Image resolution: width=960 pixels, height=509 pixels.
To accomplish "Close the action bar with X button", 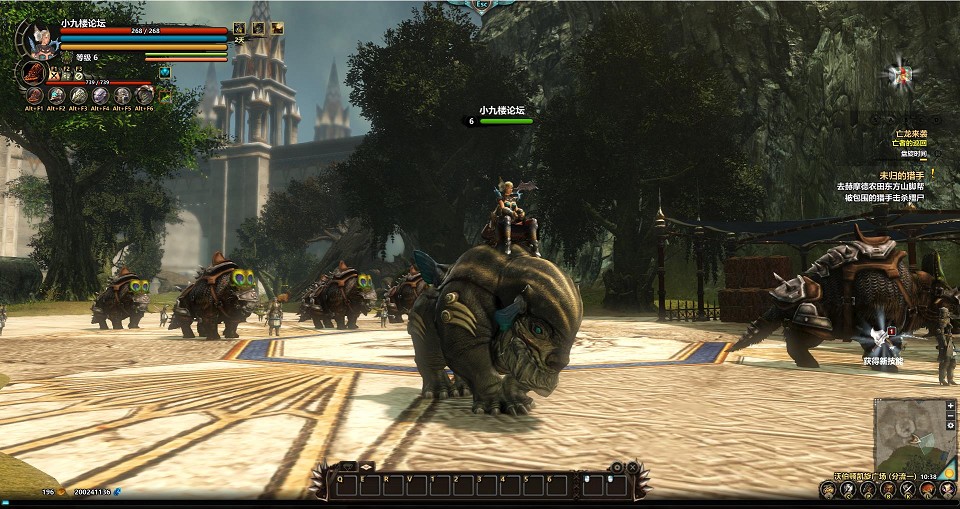I will 633,467.
